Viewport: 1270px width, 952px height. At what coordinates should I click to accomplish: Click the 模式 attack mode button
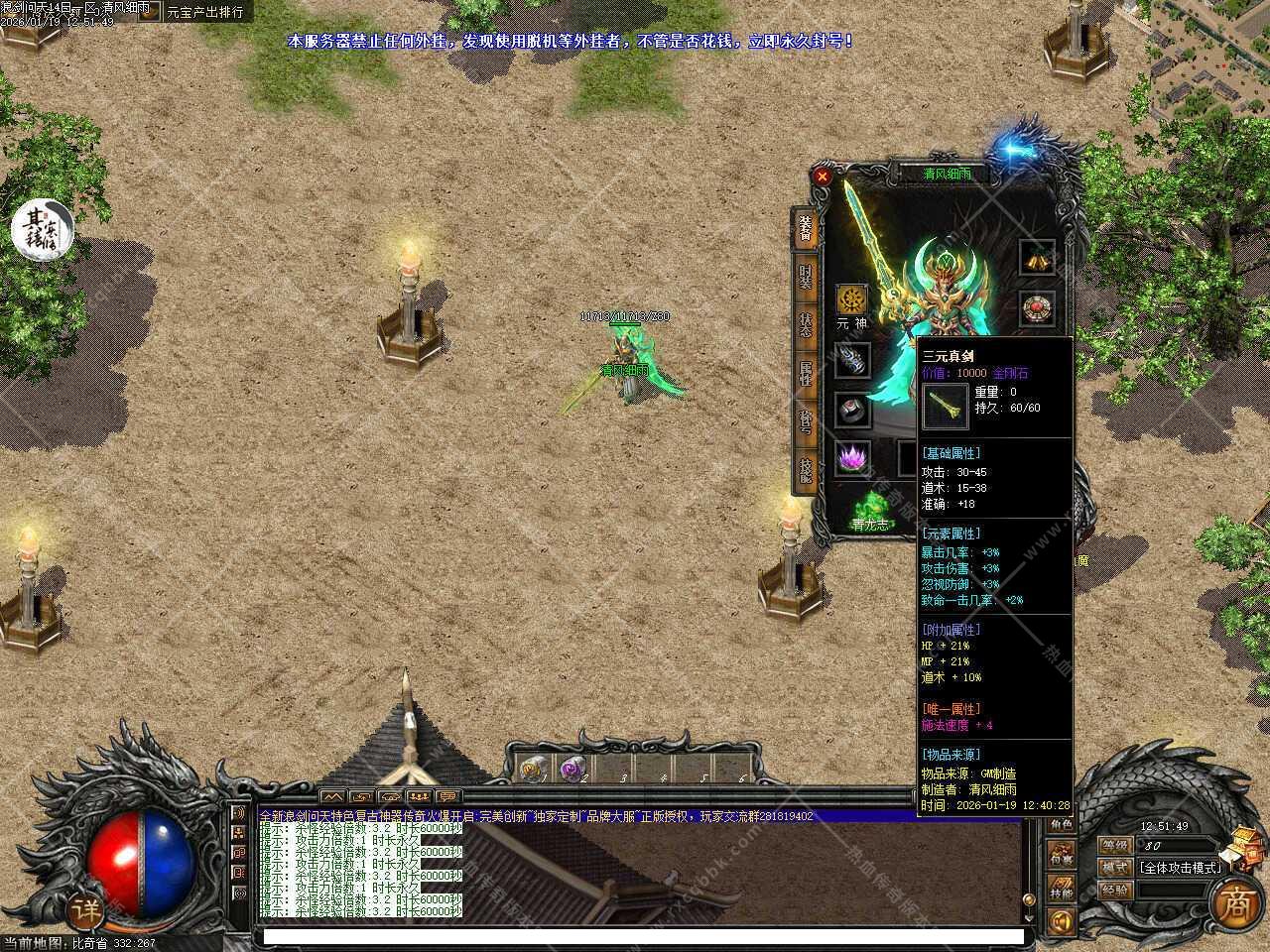click(x=1115, y=867)
